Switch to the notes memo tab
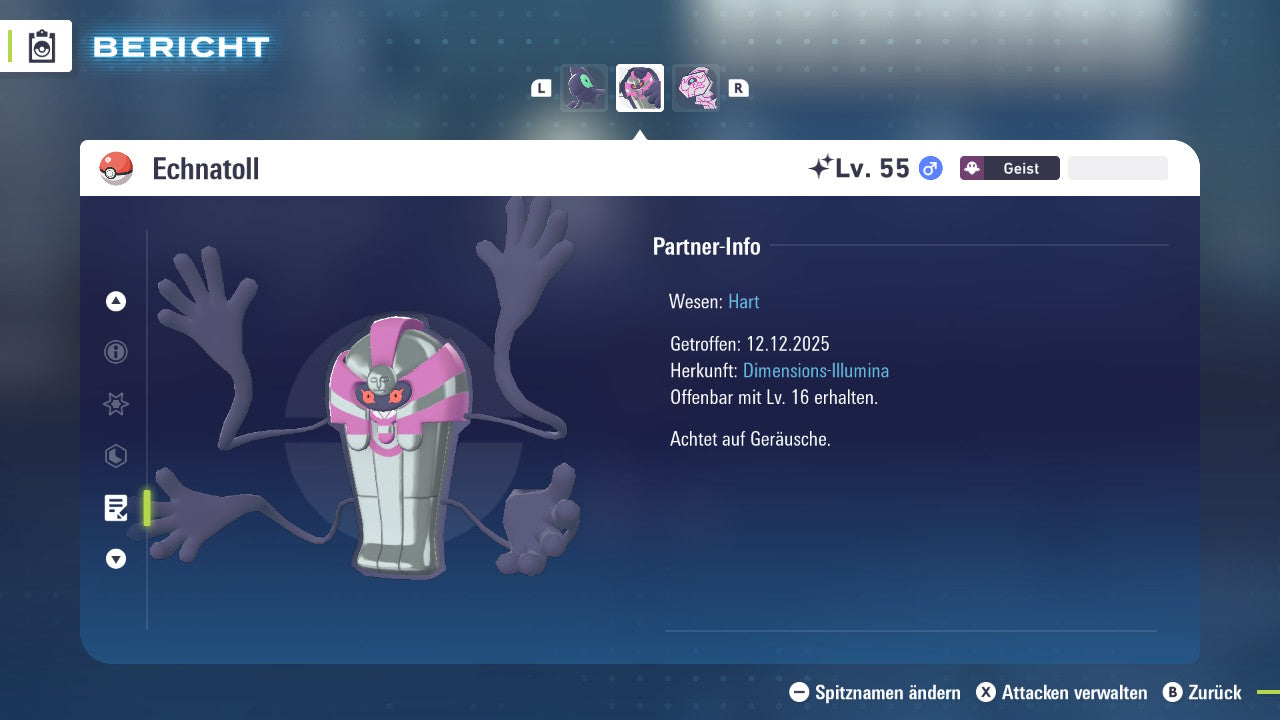Screen dimensions: 1280x720 (116, 508)
